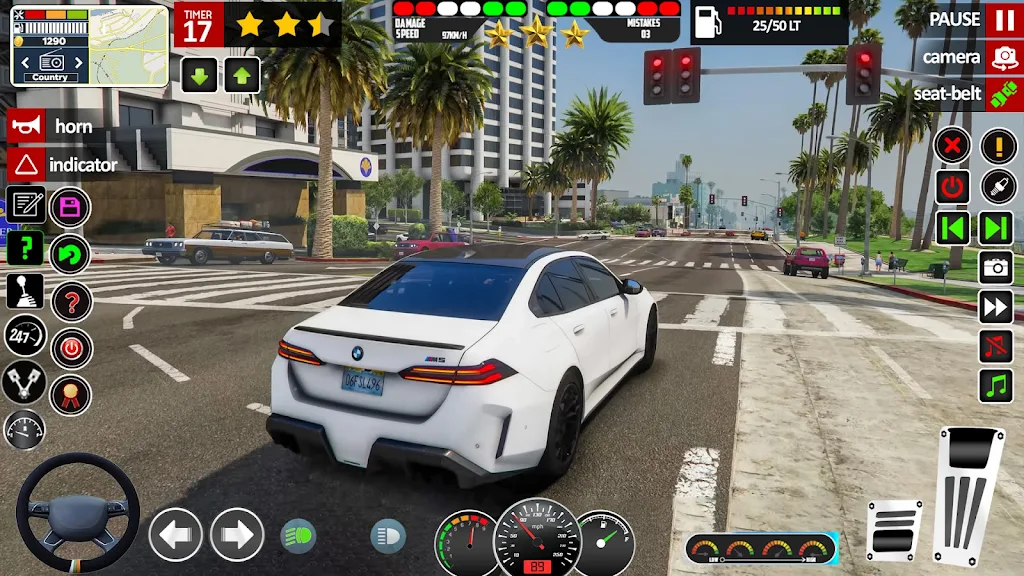Tap the red X circle button

pos(953,146)
